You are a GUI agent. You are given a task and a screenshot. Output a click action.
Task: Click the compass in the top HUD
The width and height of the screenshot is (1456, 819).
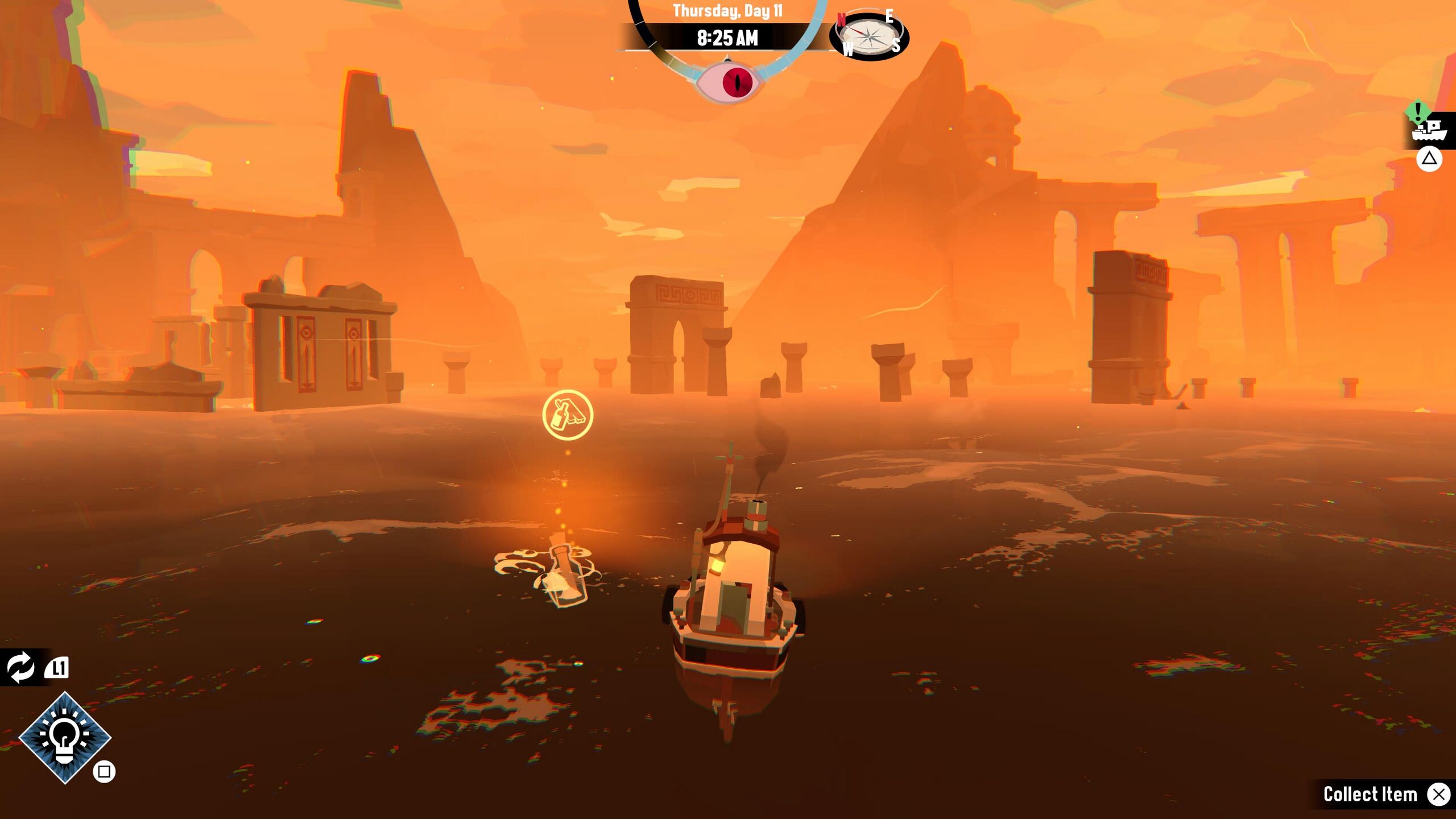tap(869, 36)
